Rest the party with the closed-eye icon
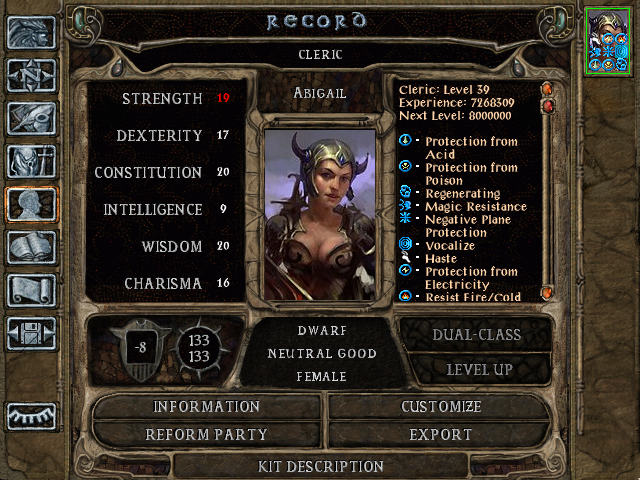This screenshot has height=480, width=640. [x=30, y=414]
